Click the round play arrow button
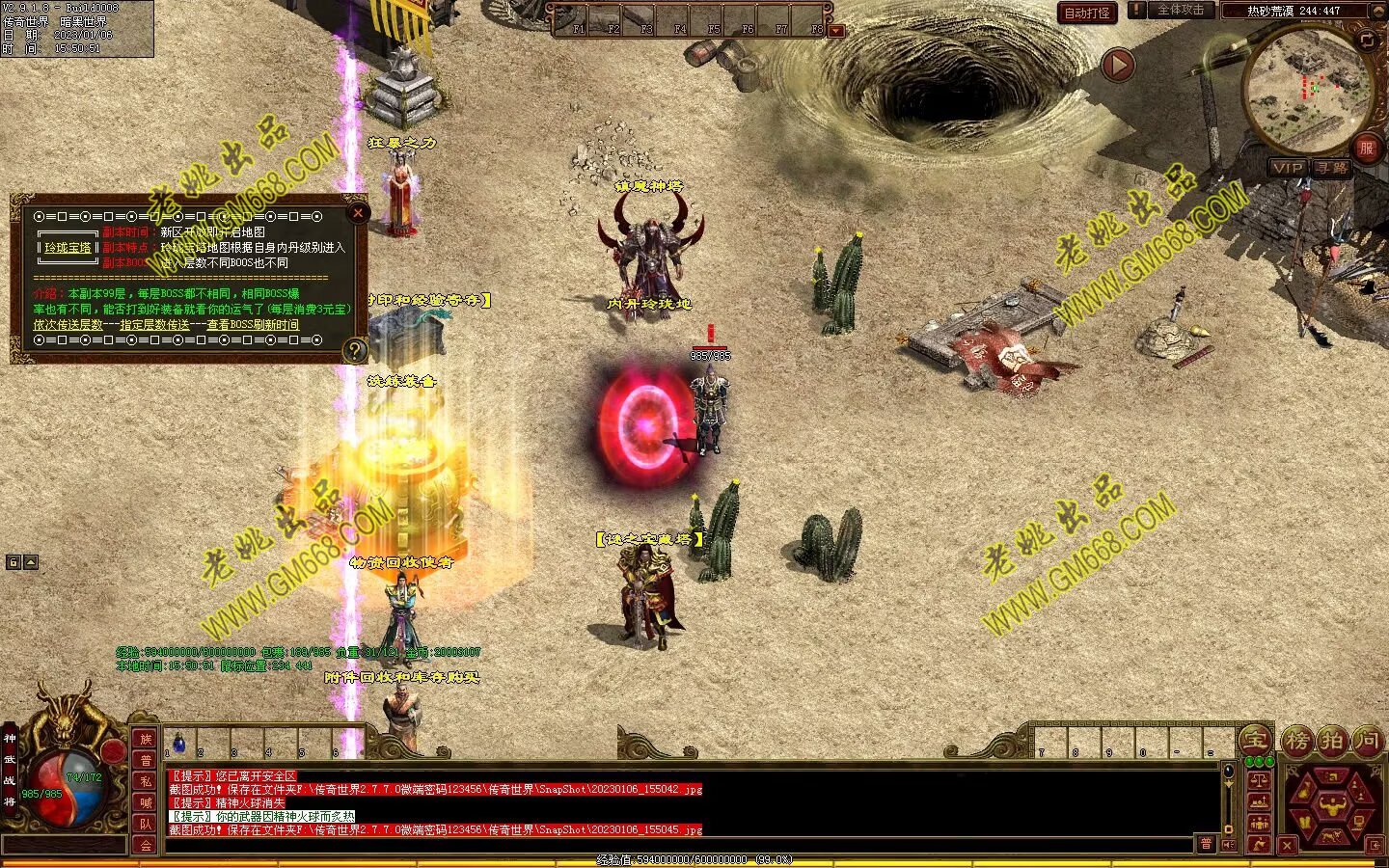 pyautogui.click(x=1118, y=66)
